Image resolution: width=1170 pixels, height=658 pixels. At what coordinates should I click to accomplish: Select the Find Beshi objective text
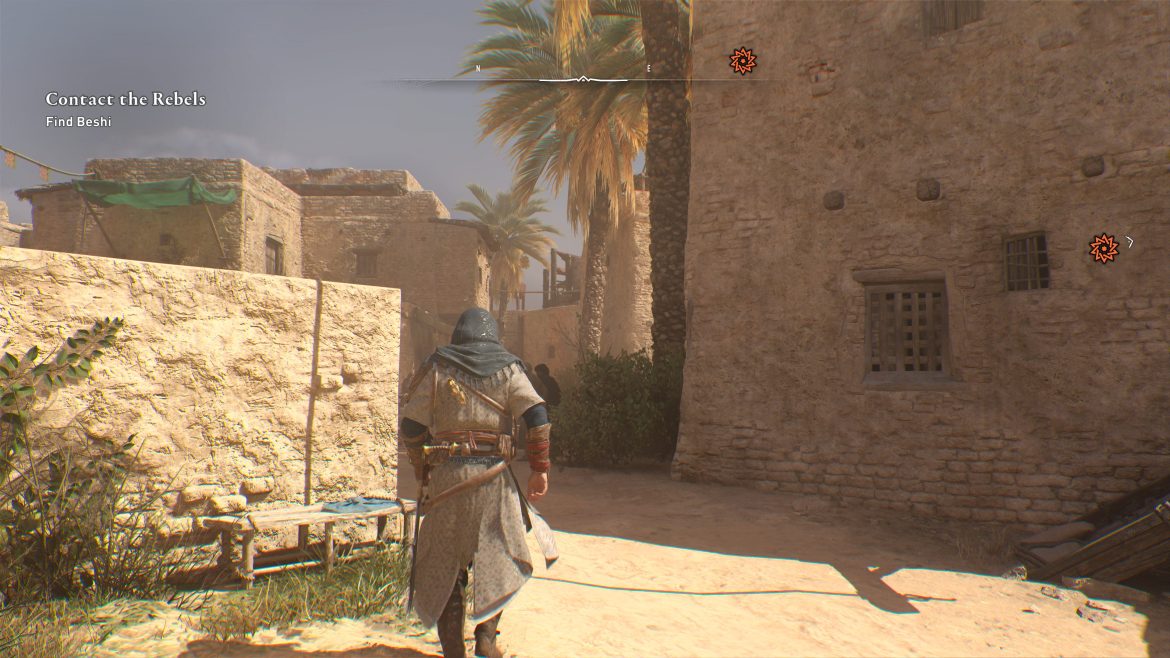pyautogui.click(x=78, y=122)
